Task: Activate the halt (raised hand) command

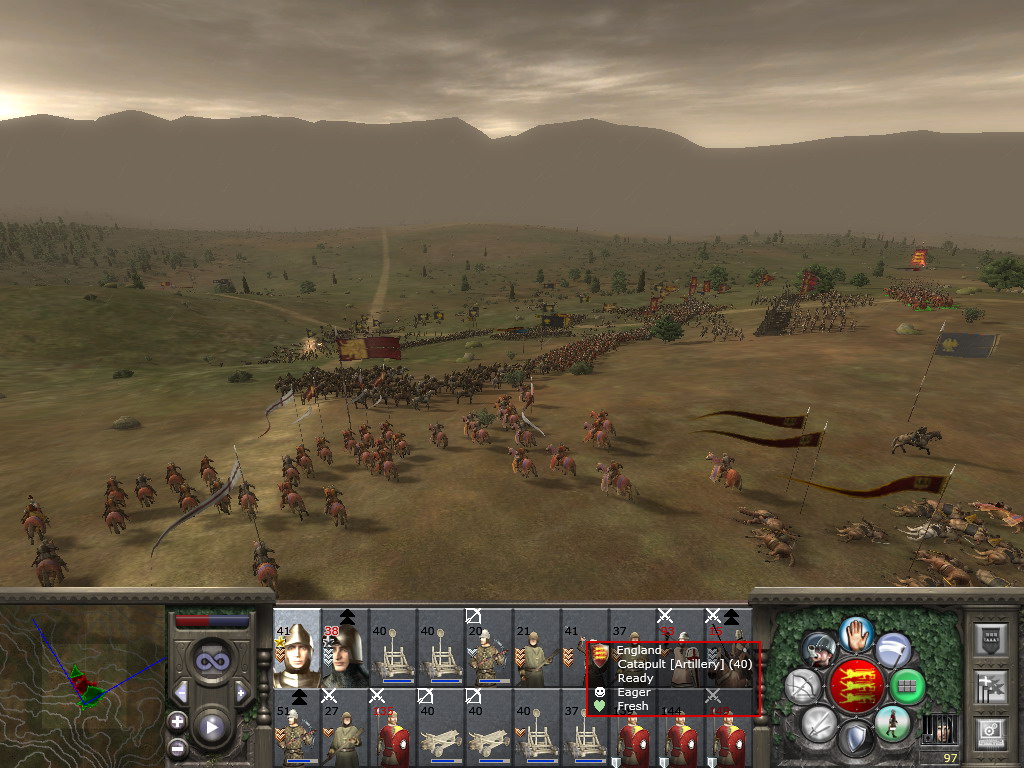Action: (x=856, y=633)
